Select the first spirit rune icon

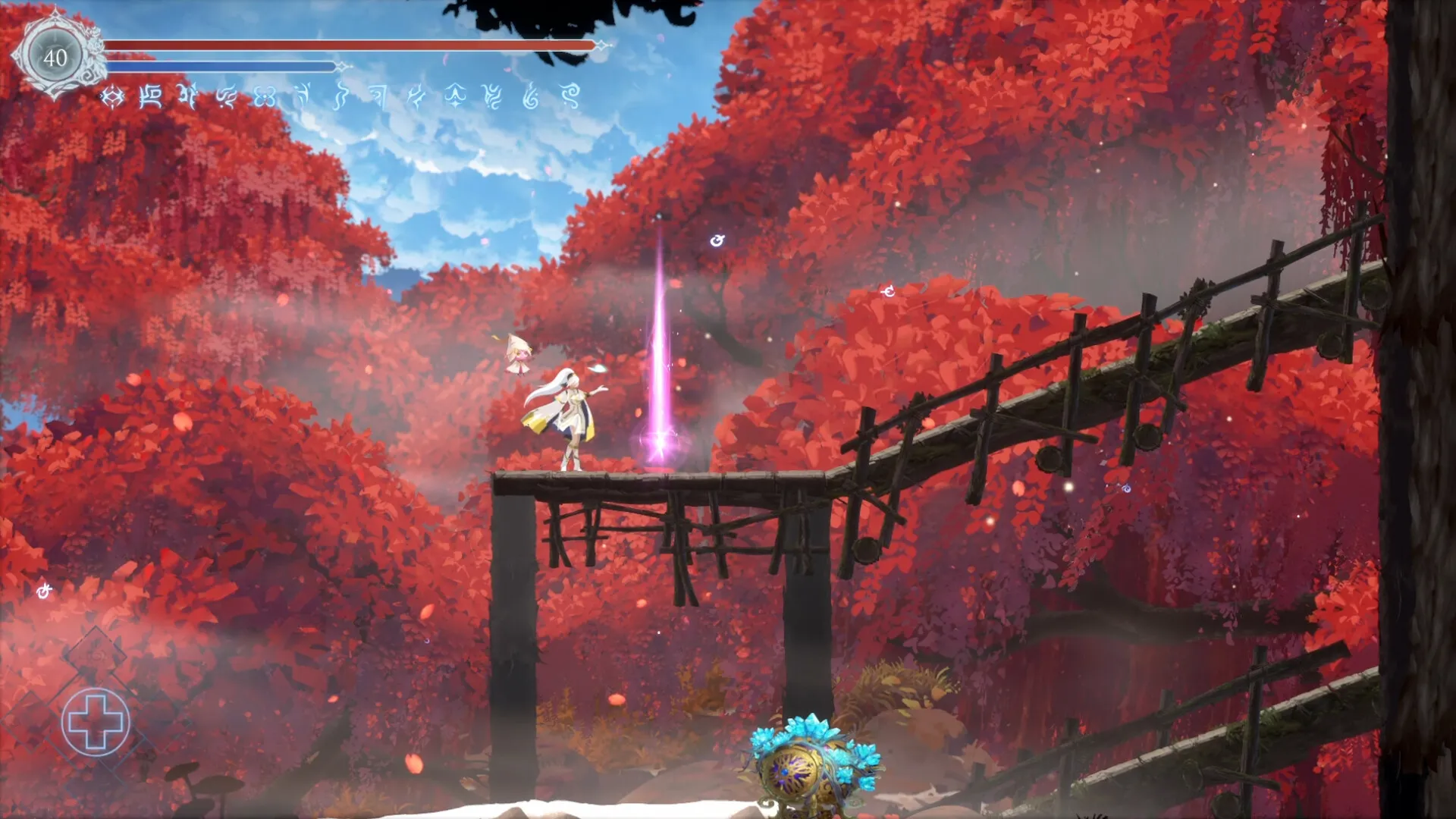pyautogui.click(x=114, y=97)
